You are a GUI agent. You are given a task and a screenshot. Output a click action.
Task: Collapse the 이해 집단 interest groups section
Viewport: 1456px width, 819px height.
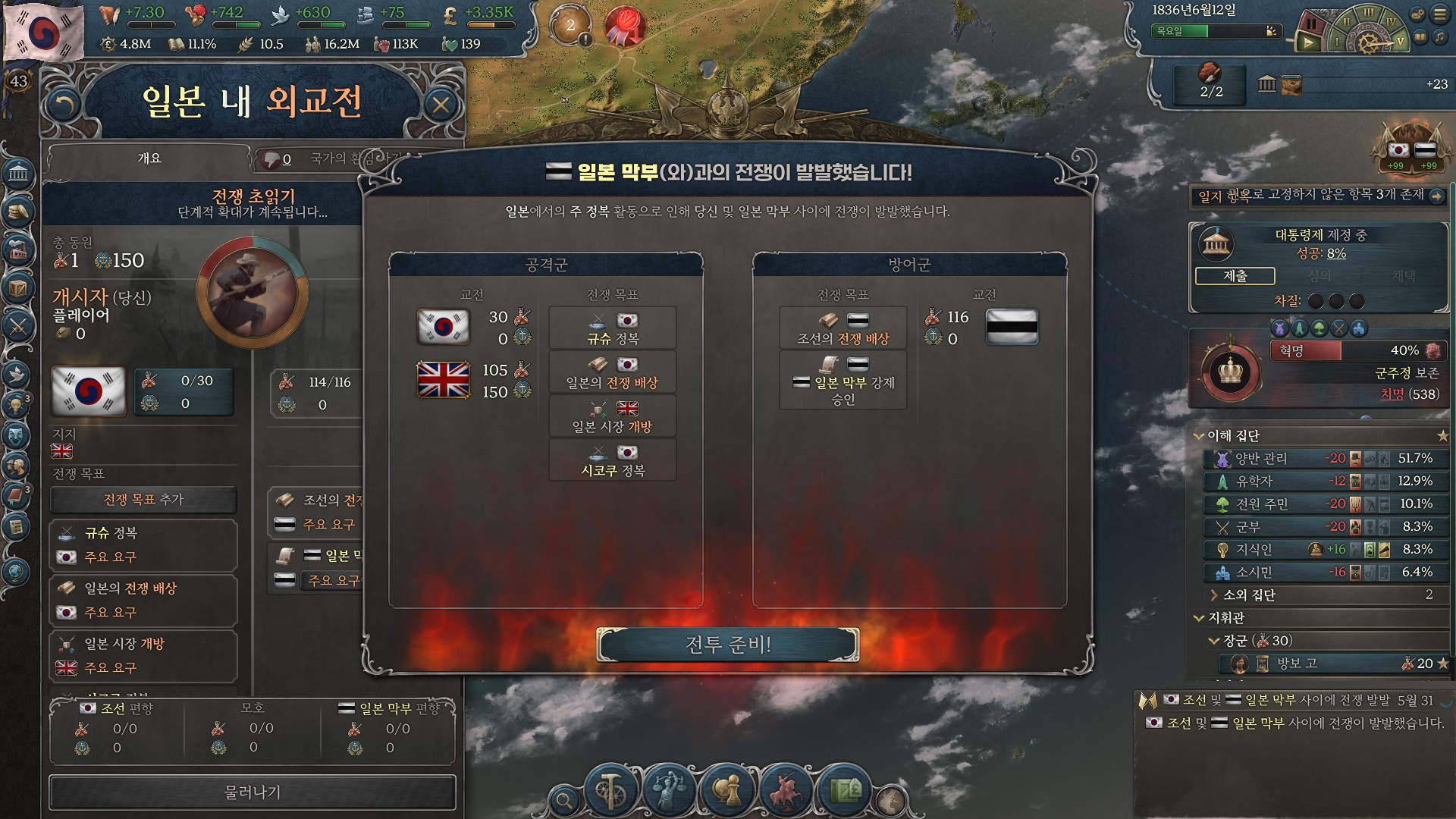[1199, 436]
